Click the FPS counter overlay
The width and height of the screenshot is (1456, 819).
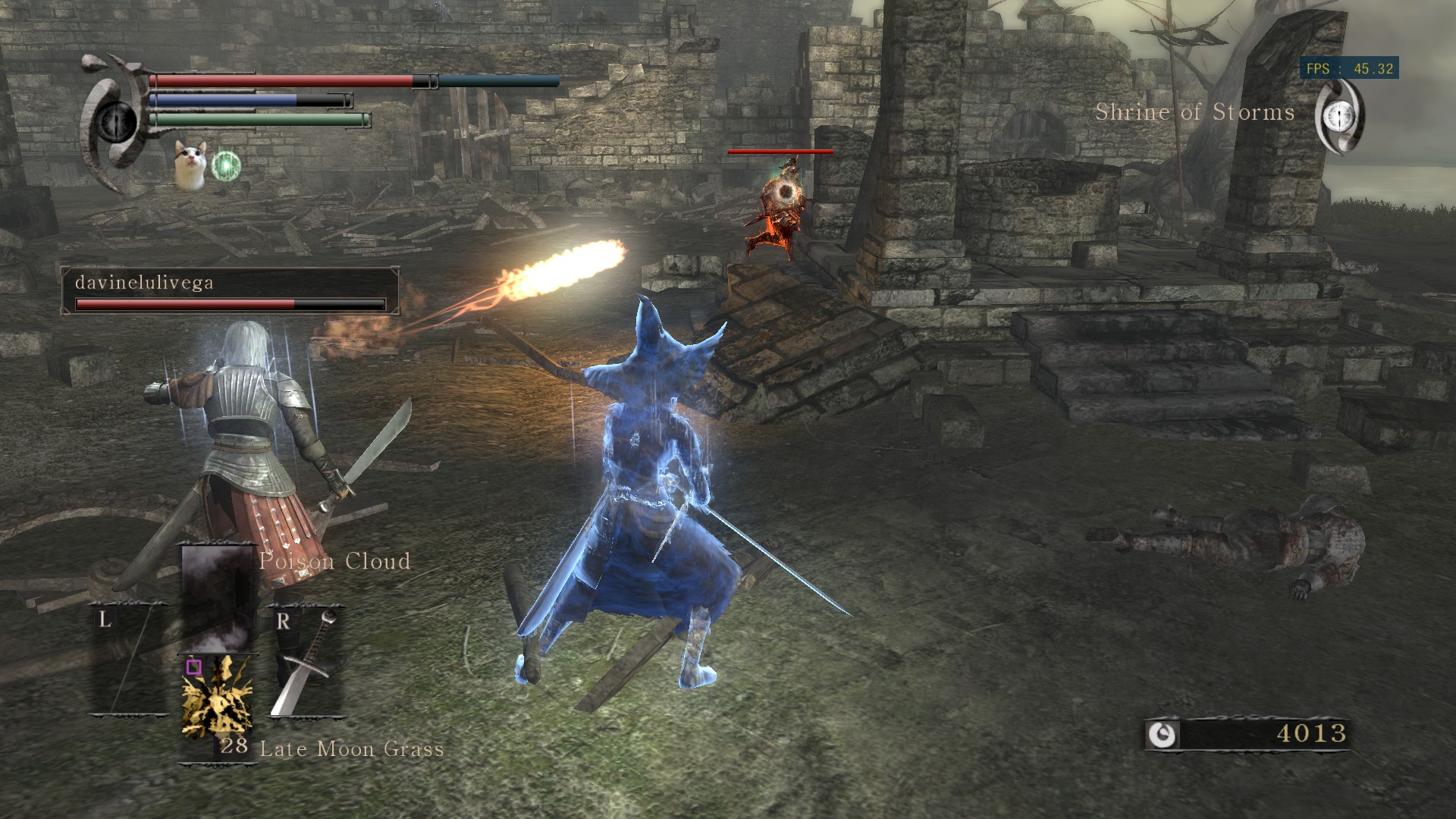(x=1349, y=69)
